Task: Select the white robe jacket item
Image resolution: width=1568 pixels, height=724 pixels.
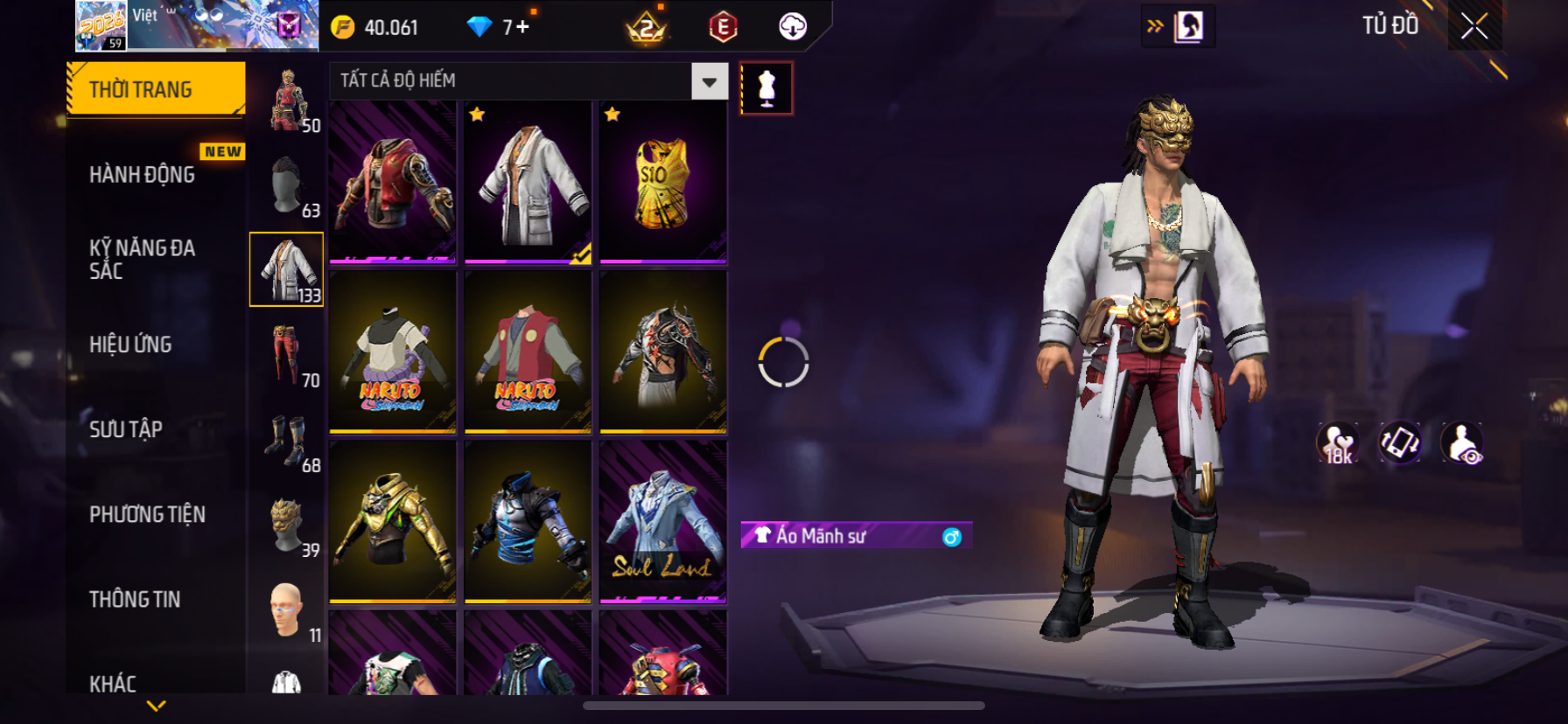Action: (x=528, y=182)
